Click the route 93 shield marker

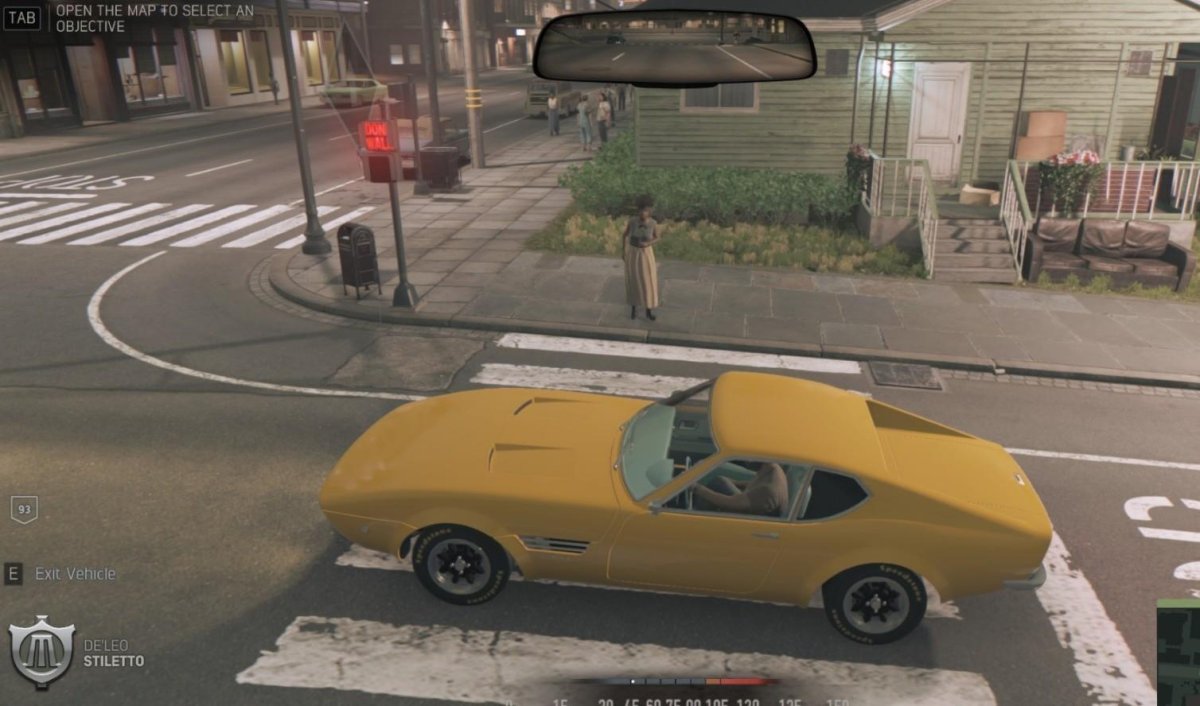tap(23, 509)
